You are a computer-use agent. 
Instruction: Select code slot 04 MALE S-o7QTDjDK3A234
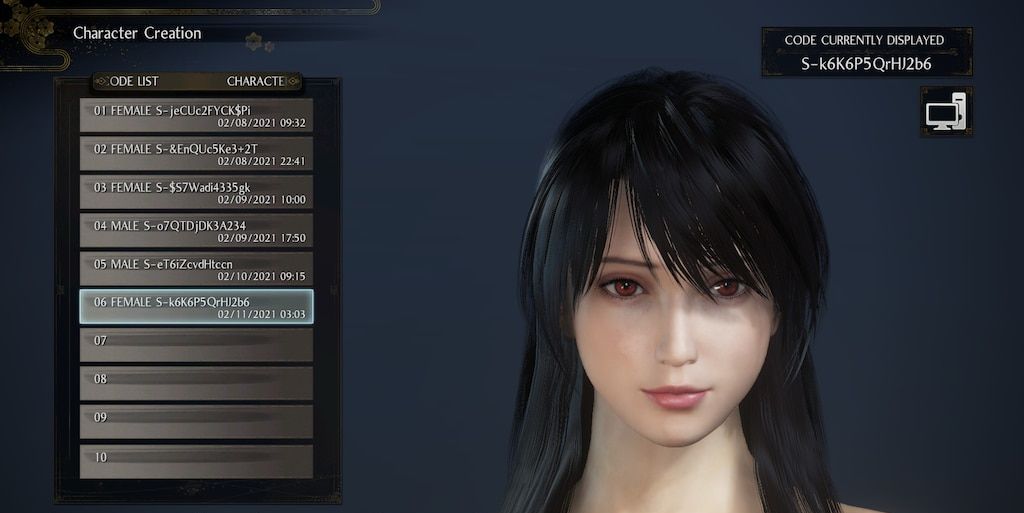pos(196,231)
